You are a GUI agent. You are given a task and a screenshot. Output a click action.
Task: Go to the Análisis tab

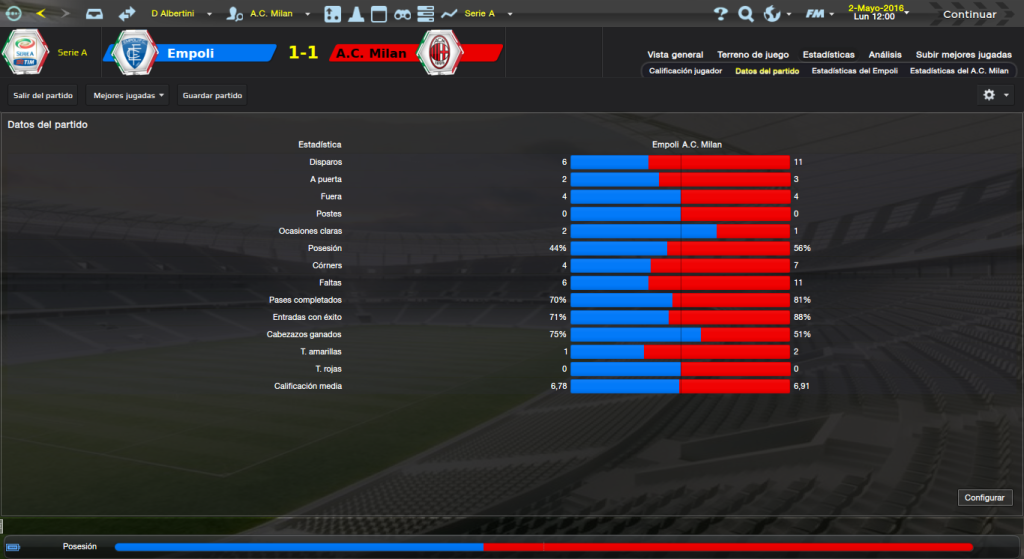point(885,55)
